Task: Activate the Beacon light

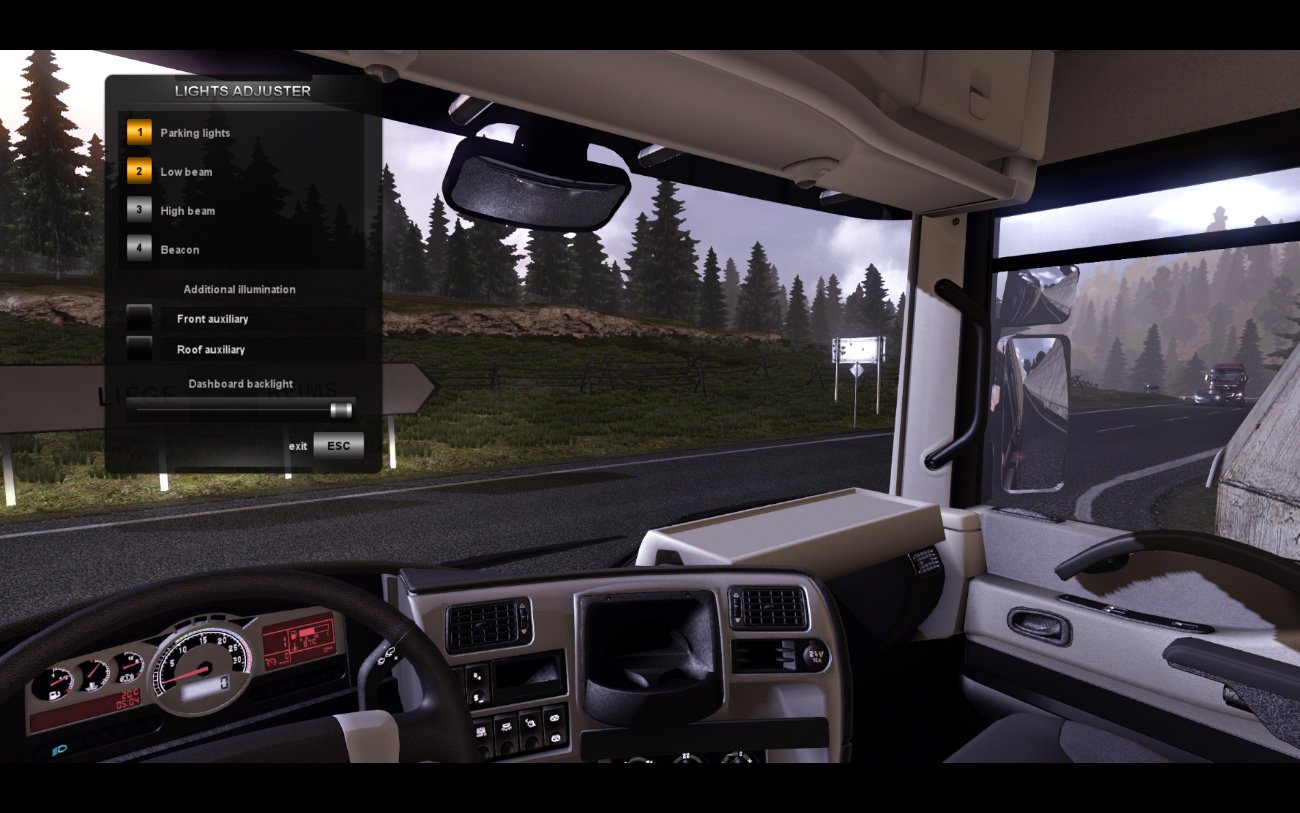Action: [139, 250]
